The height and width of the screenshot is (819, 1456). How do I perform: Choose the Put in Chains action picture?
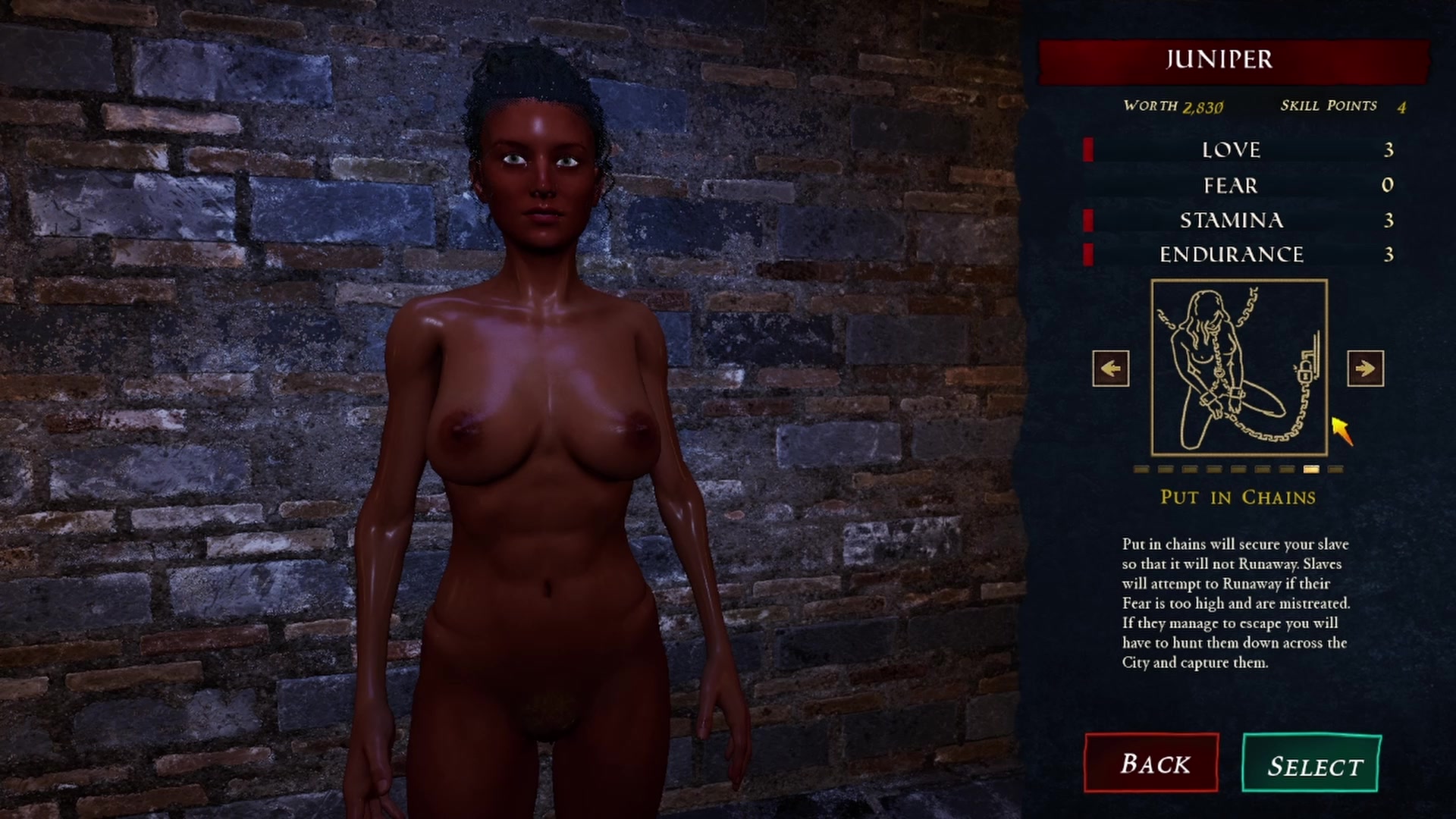[1239, 368]
